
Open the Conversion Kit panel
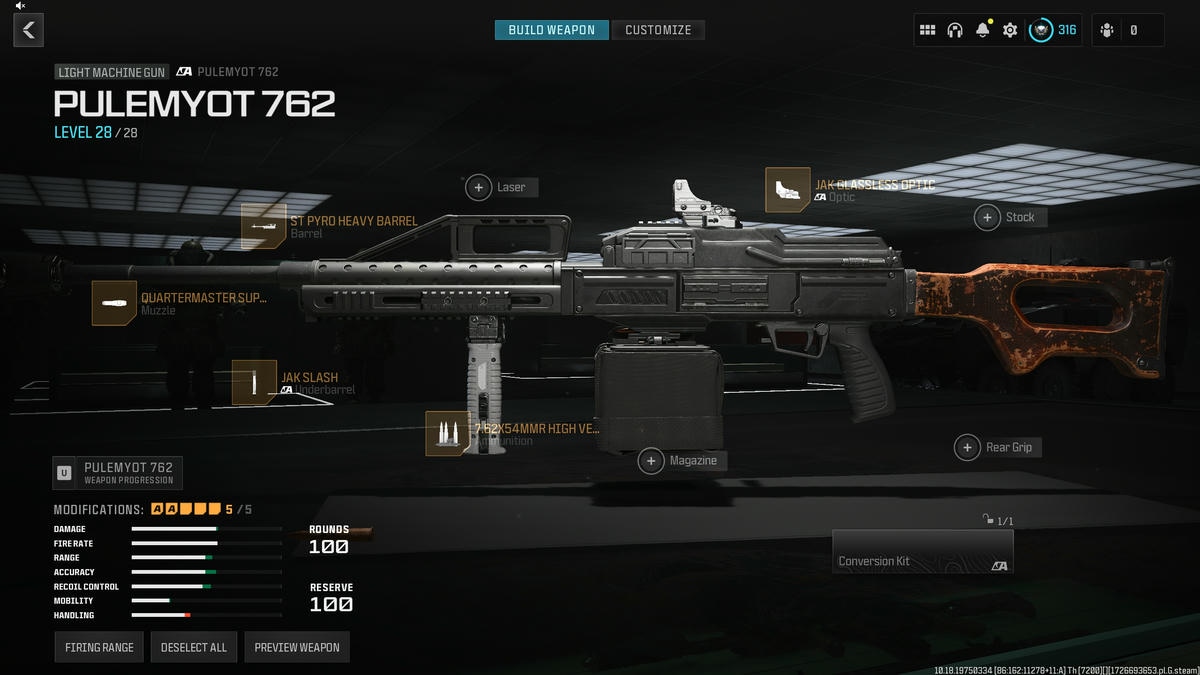click(922, 551)
